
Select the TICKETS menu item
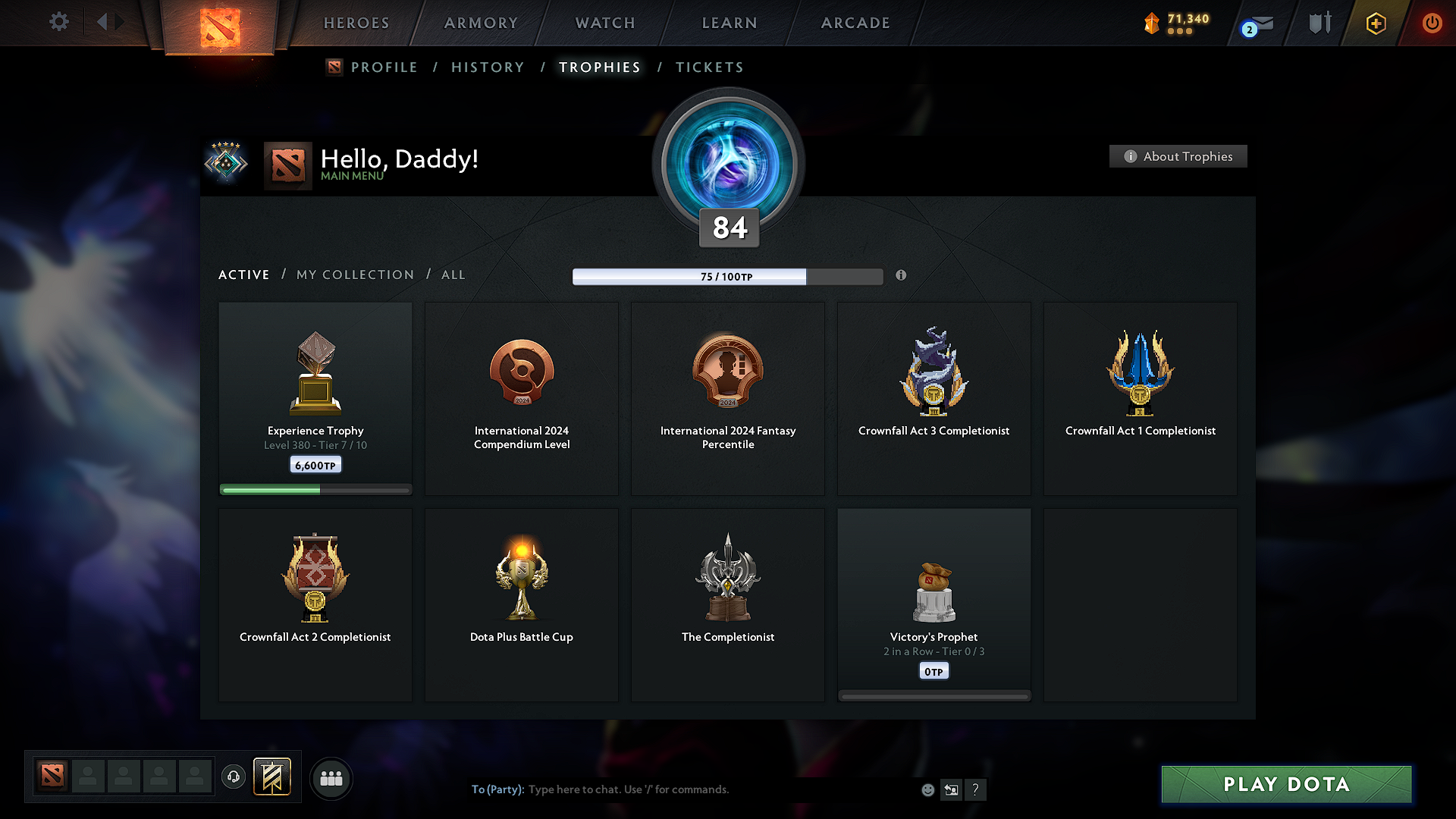pos(709,67)
